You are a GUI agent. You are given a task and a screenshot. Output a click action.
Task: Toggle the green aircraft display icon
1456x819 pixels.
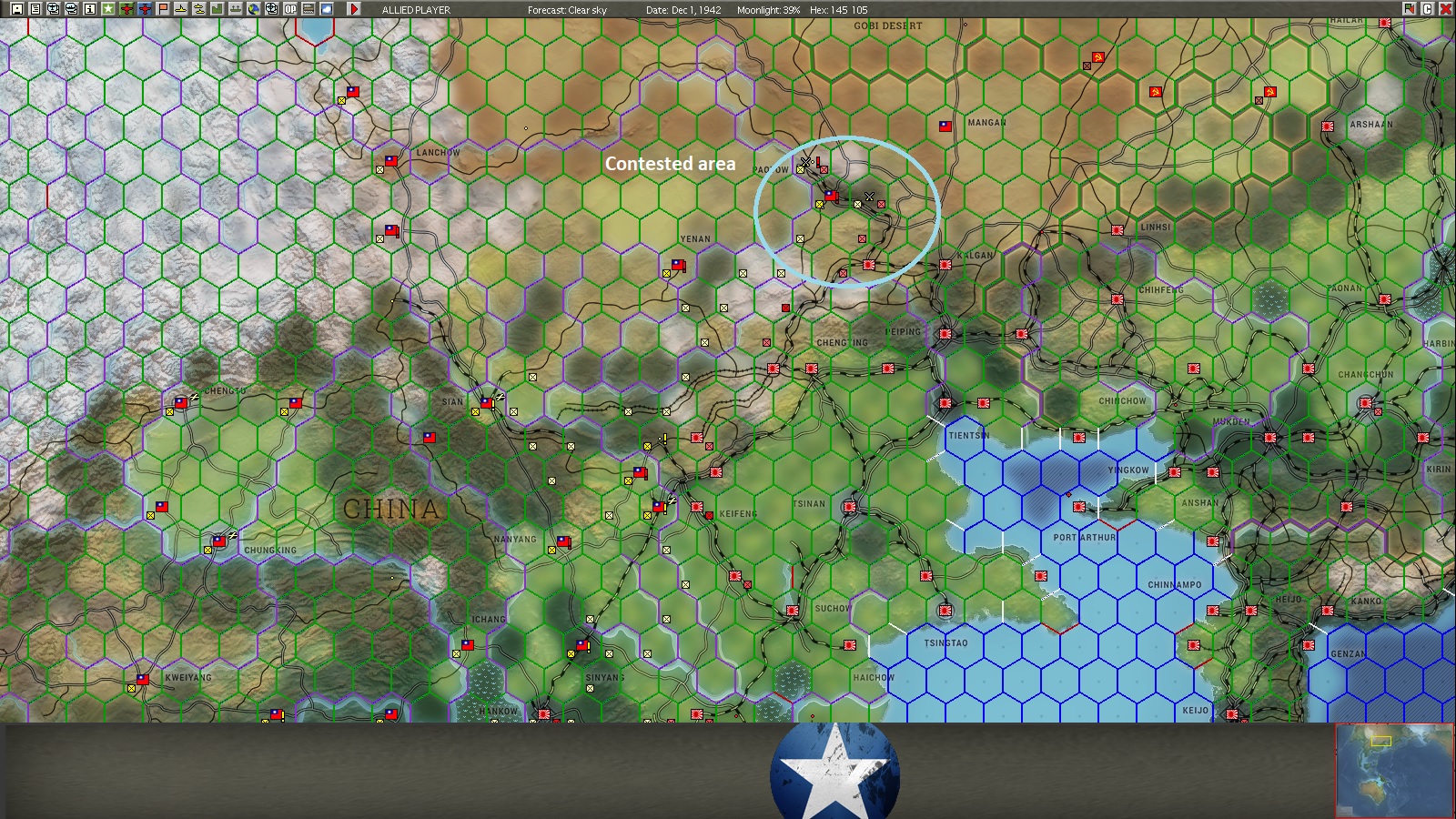(x=126, y=8)
